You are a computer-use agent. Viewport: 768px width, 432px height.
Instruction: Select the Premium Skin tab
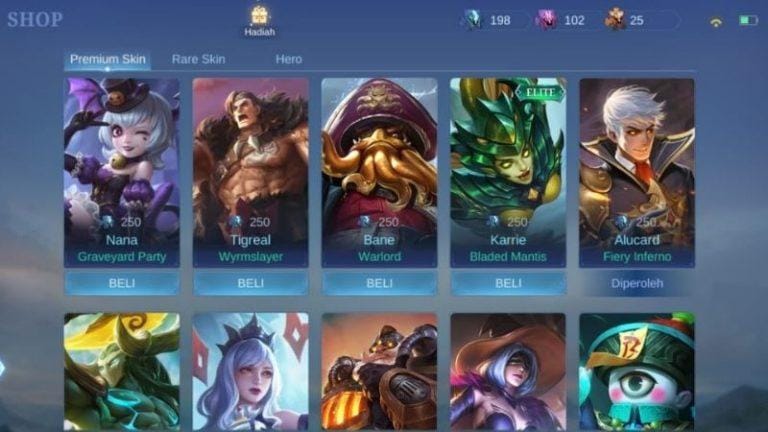pyautogui.click(x=108, y=59)
